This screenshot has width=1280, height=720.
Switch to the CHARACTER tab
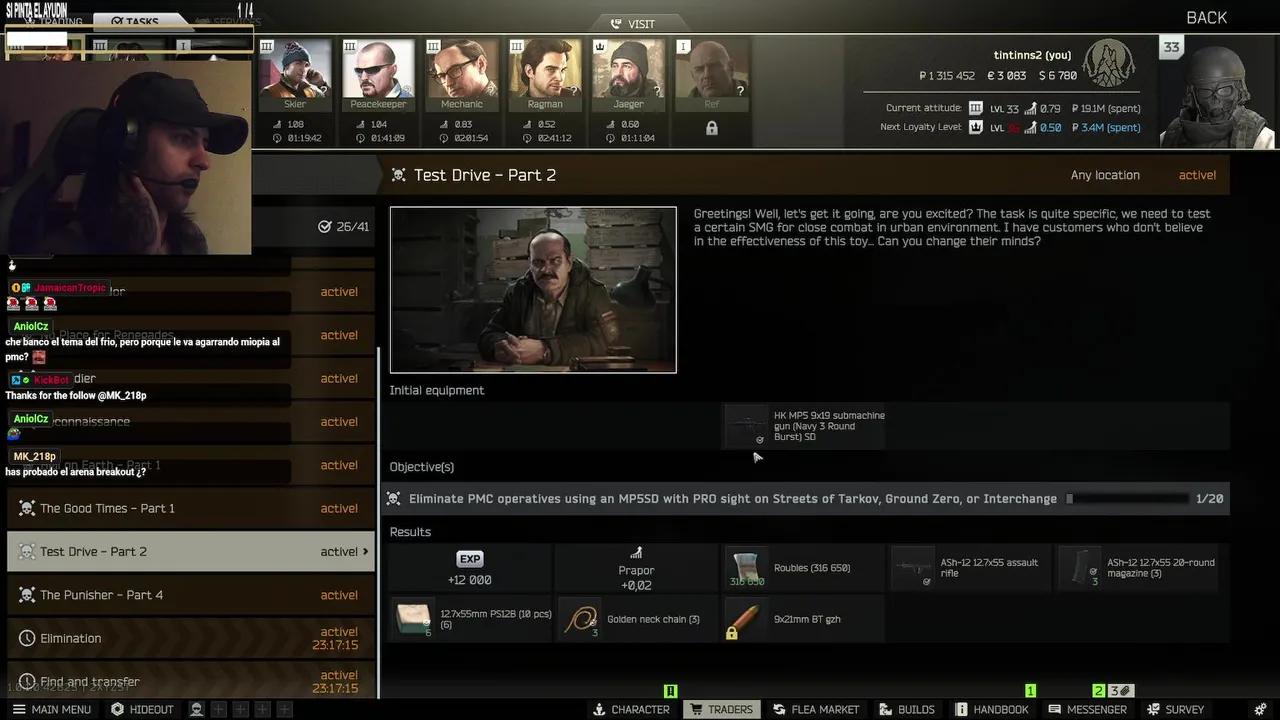[631, 709]
